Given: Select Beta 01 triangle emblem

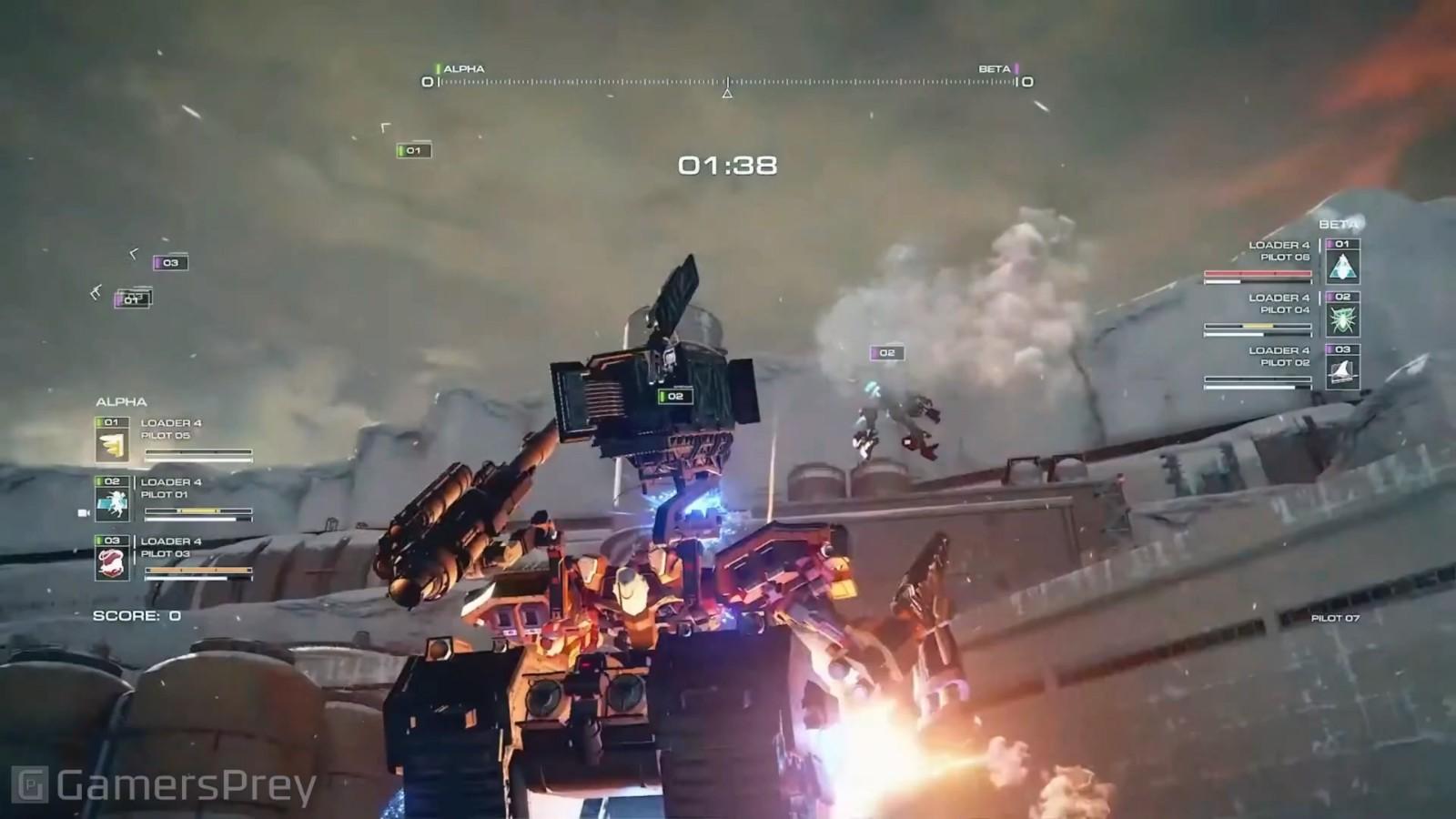Looking at the screenshot, I should (1343, 267).
